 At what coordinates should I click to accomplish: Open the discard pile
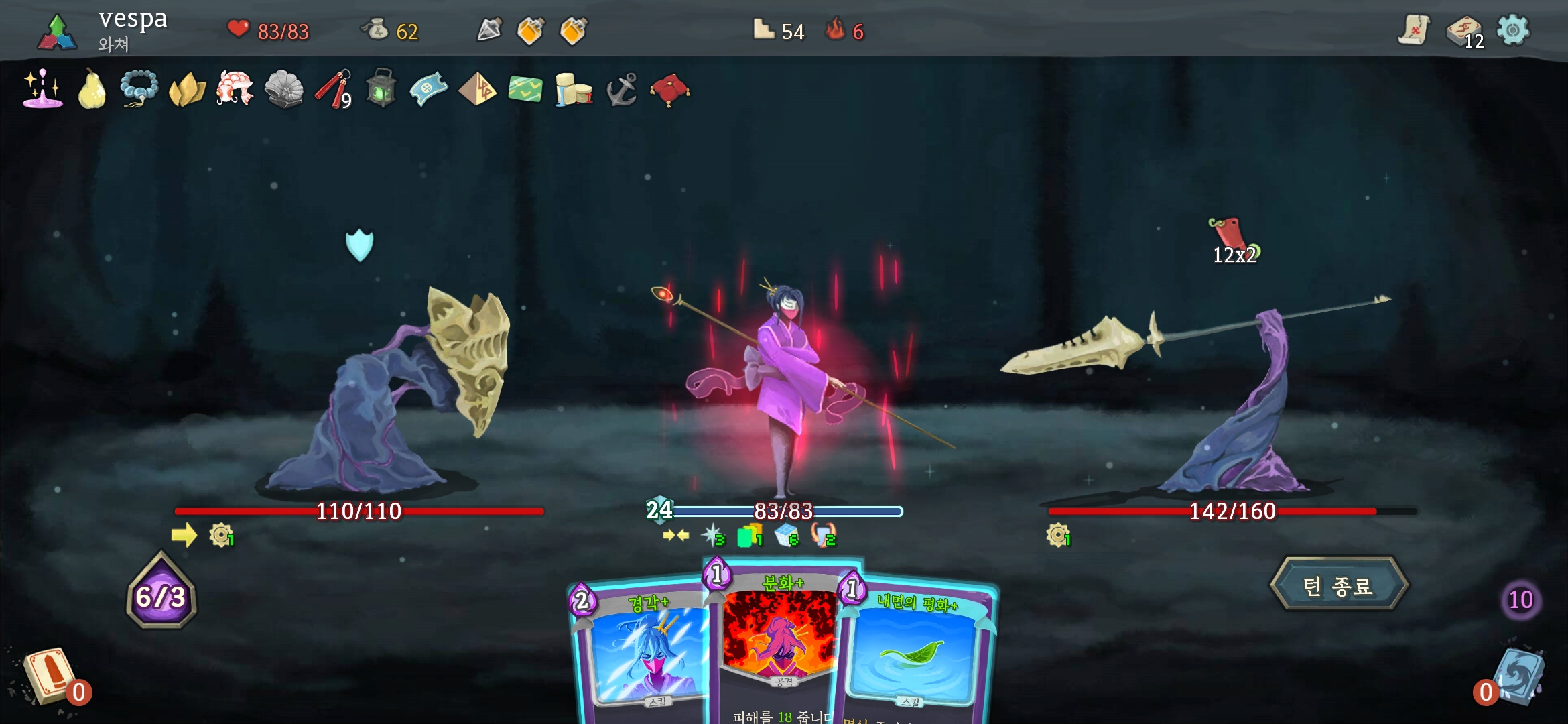(1518, 677)
